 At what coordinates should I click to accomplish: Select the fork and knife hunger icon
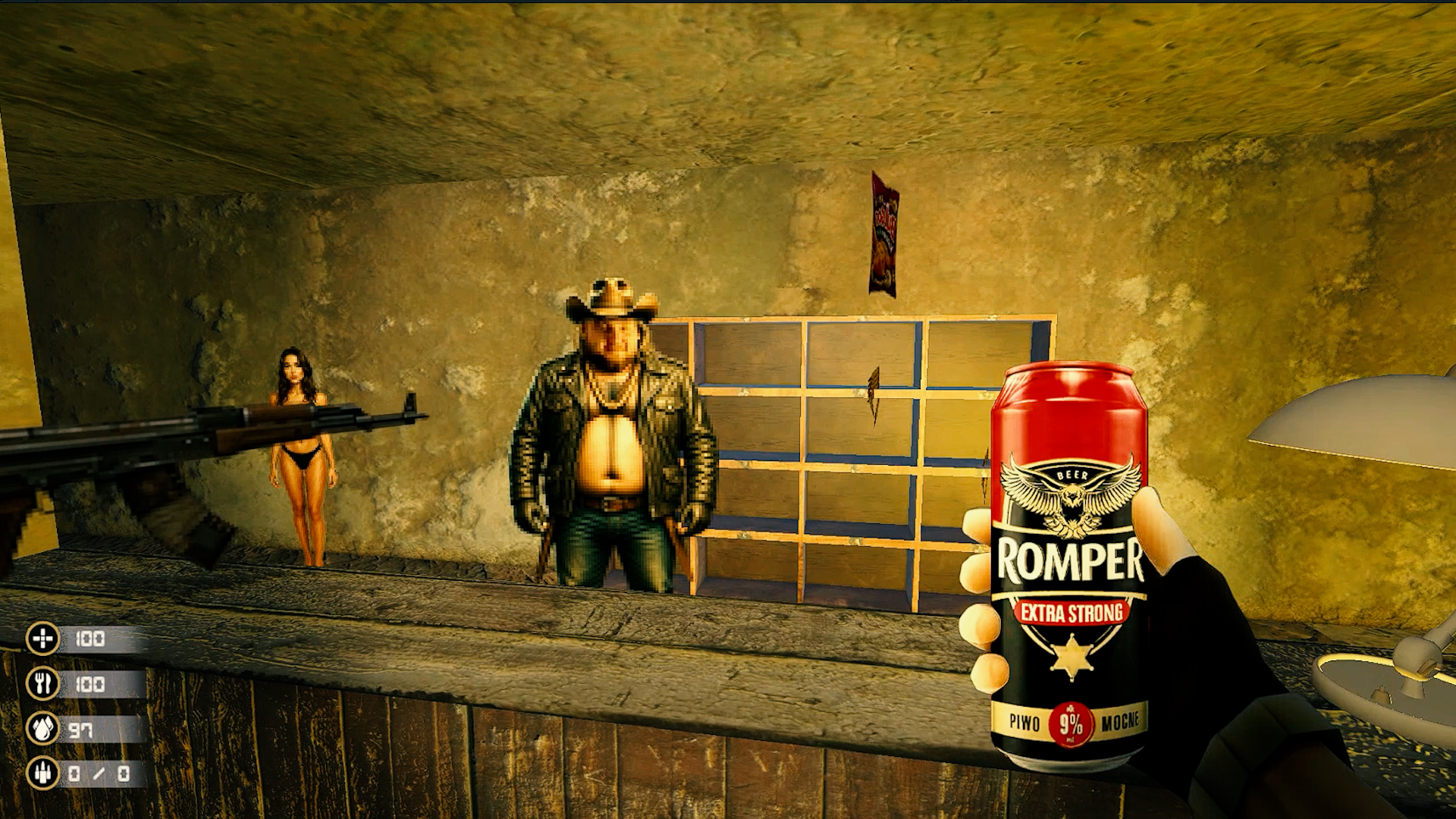coord(42,683)
